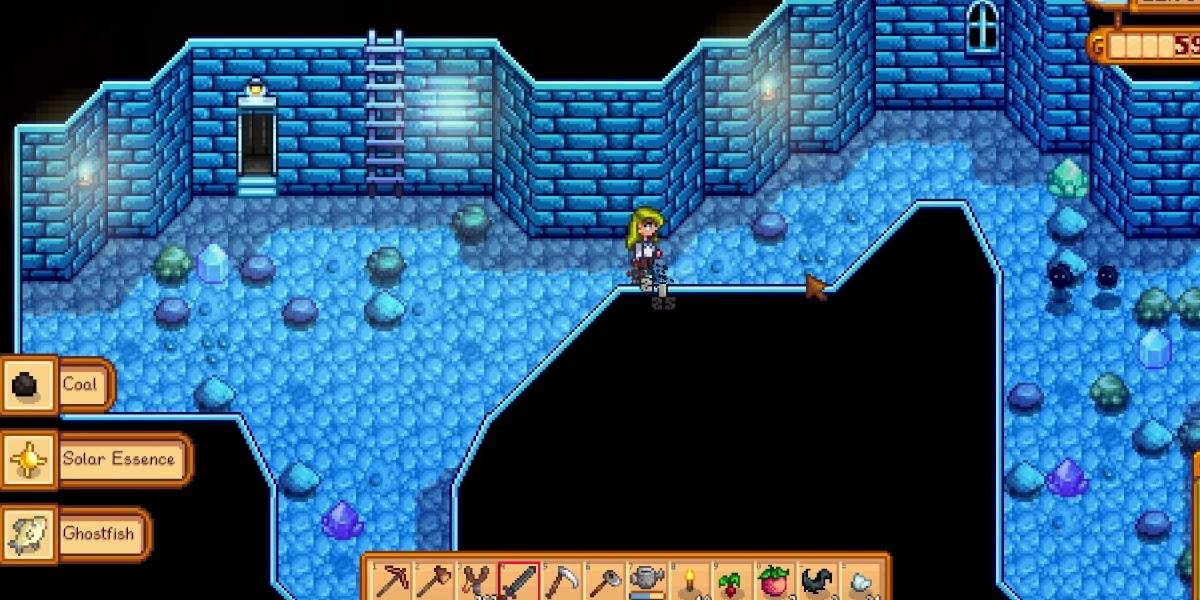1200x600 pixels.
Task: Switch to the scythe tool
Action: [562, 581]
